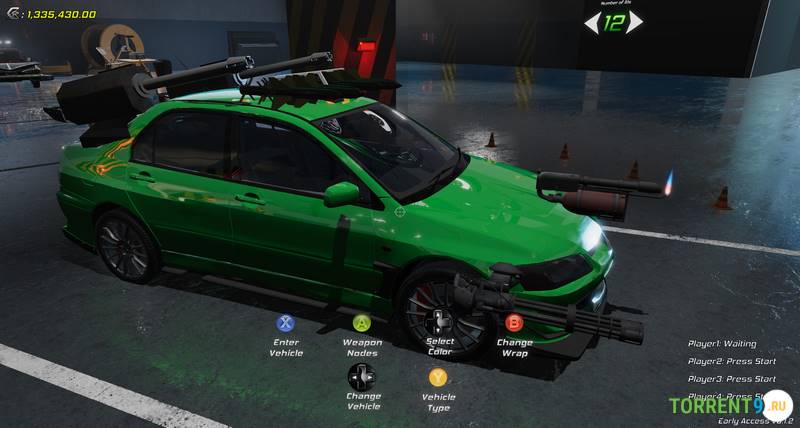The height and width of the screenshot is (428, 800).
Task: Decrease number of AIs with left arrow
Action: coord(592,22)
